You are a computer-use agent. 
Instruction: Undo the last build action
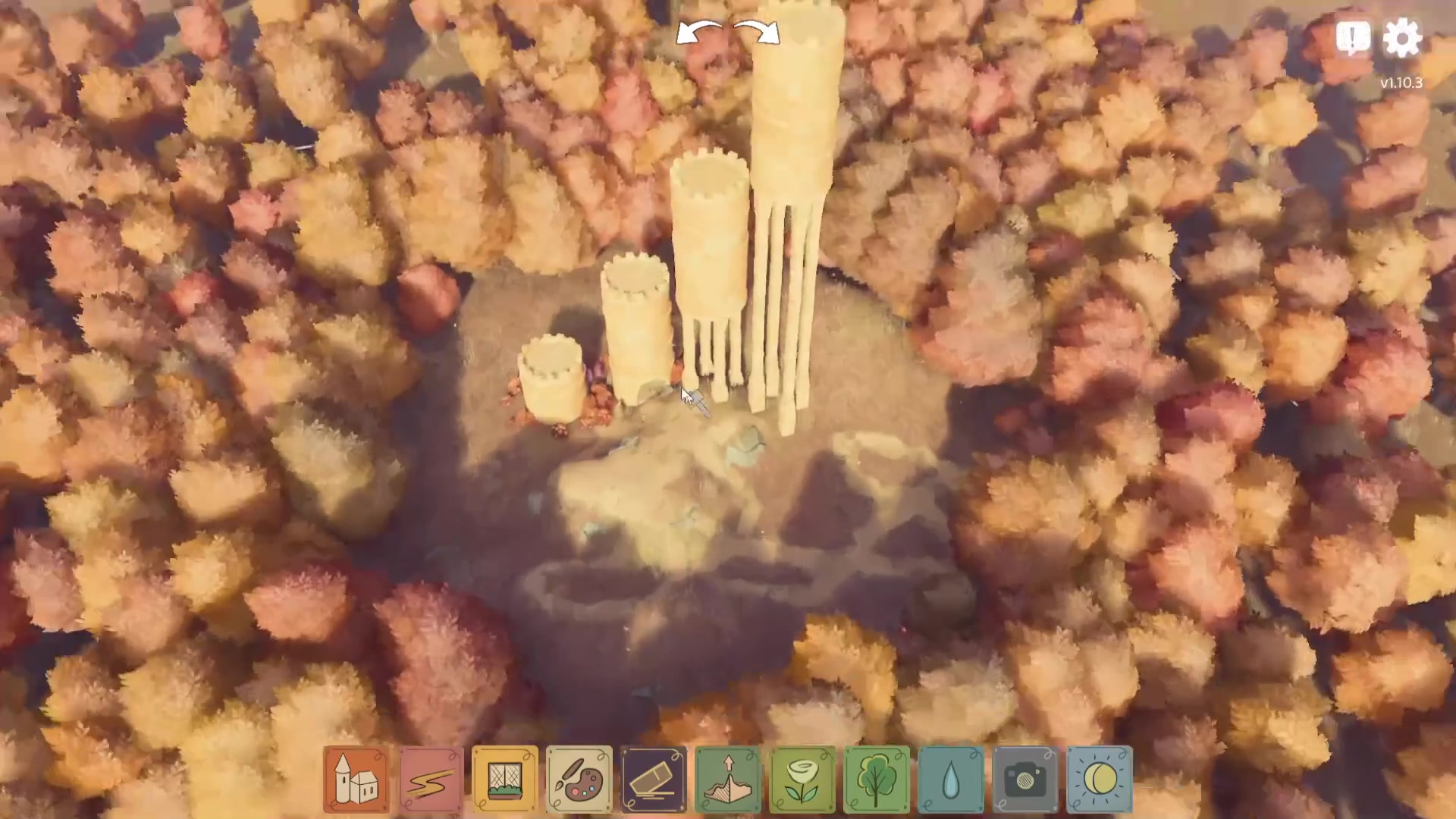click(x=699, y=32)
